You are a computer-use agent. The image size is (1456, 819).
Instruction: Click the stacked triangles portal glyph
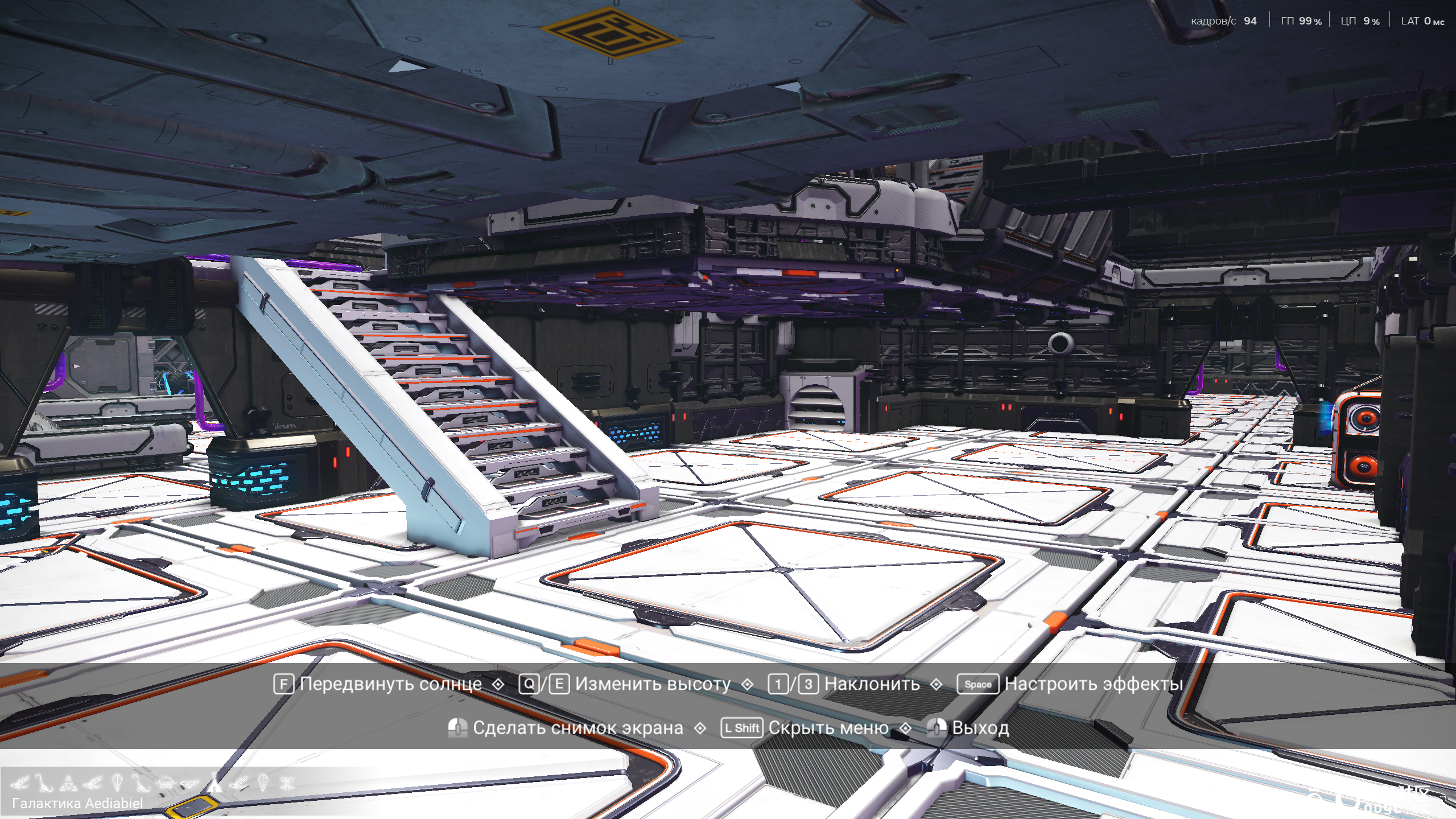67,784
